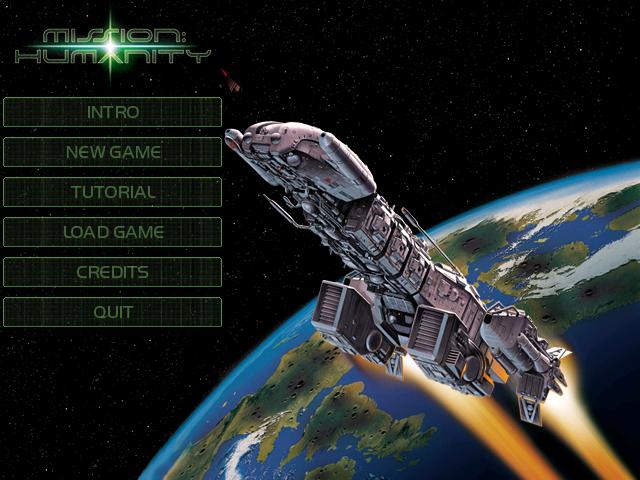Play the Intro from the main menu

[x=113, y=112]
